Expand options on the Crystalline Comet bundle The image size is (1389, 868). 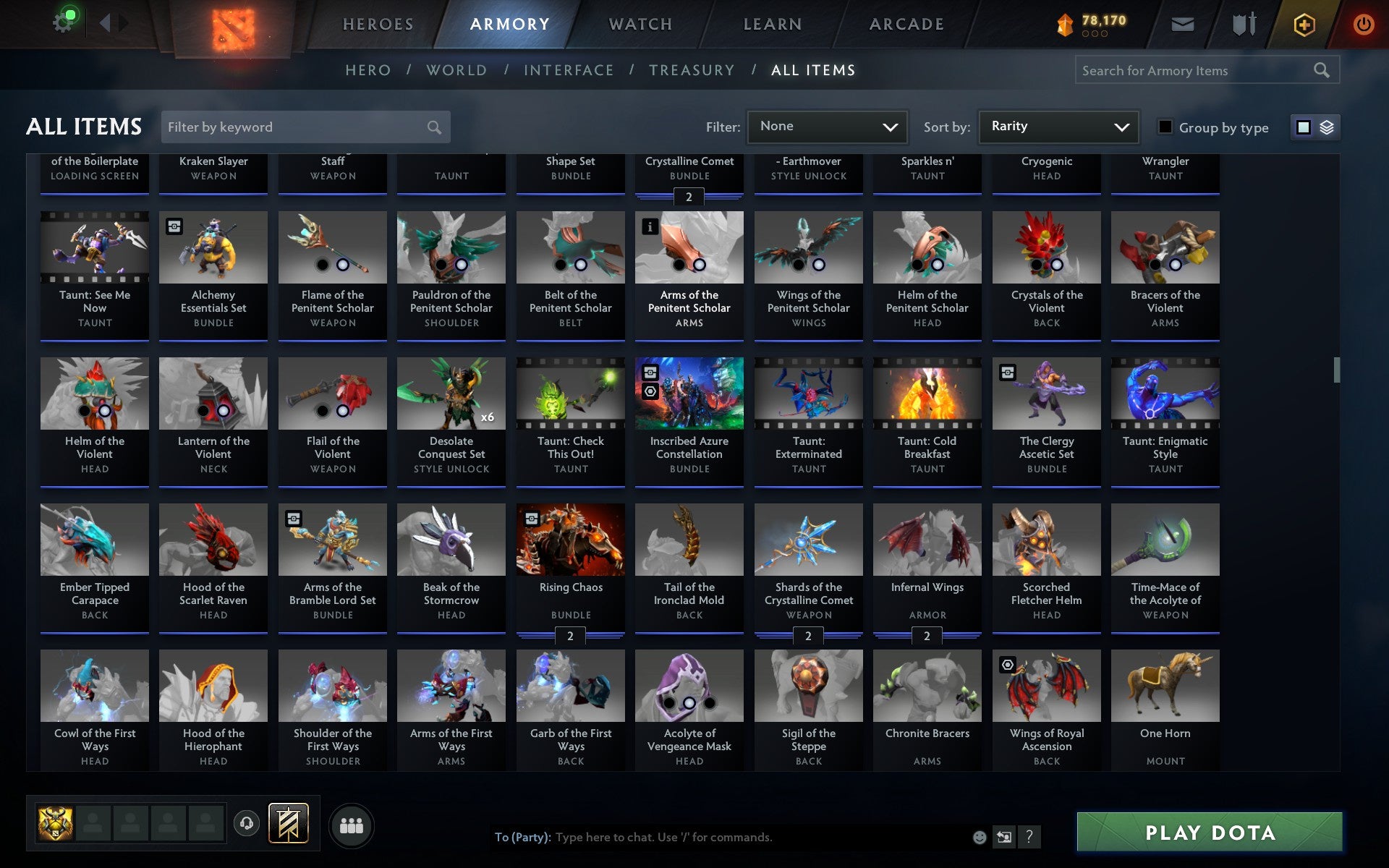689,197
